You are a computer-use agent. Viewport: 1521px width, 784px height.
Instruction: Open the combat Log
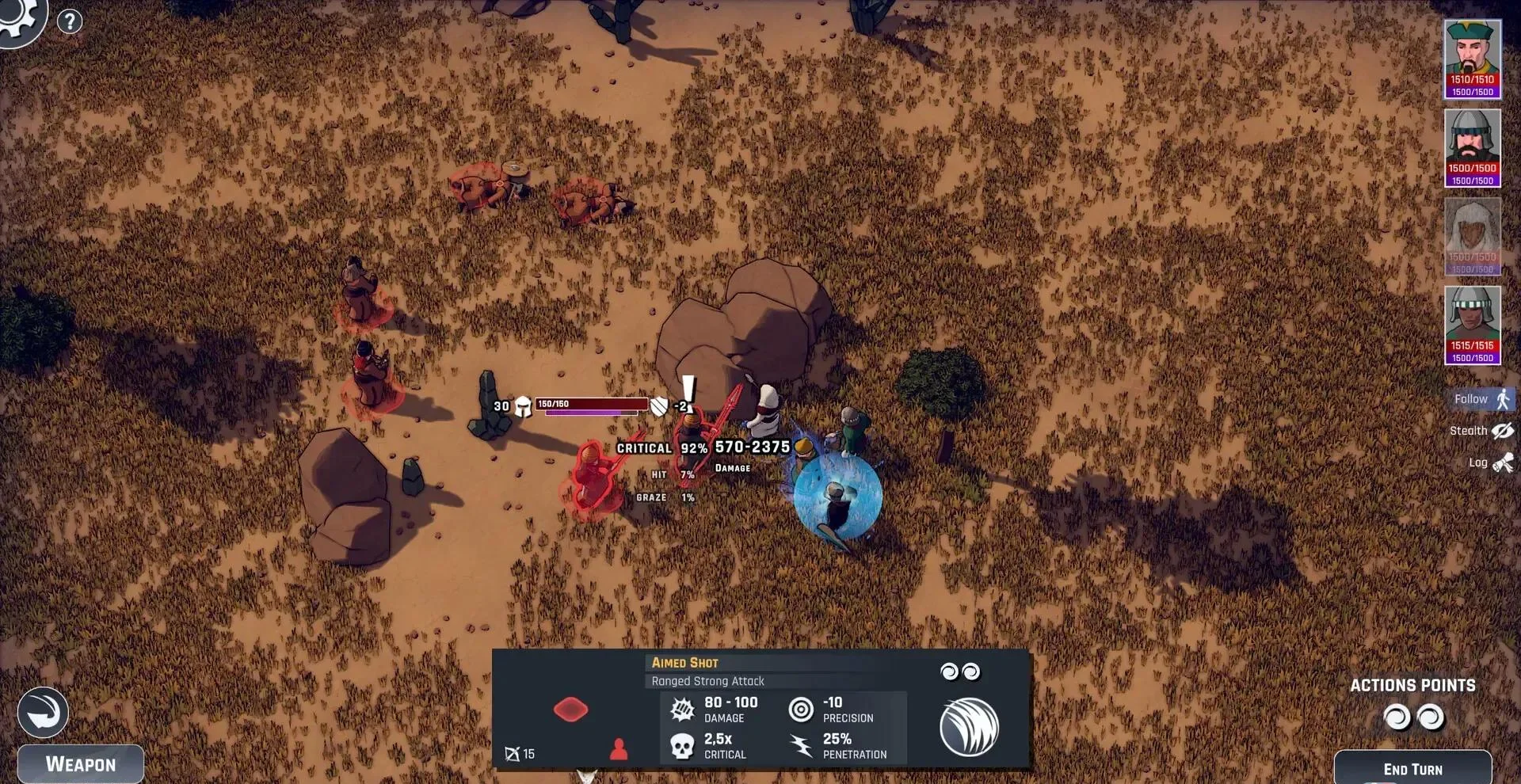[x=1491, y=462]
